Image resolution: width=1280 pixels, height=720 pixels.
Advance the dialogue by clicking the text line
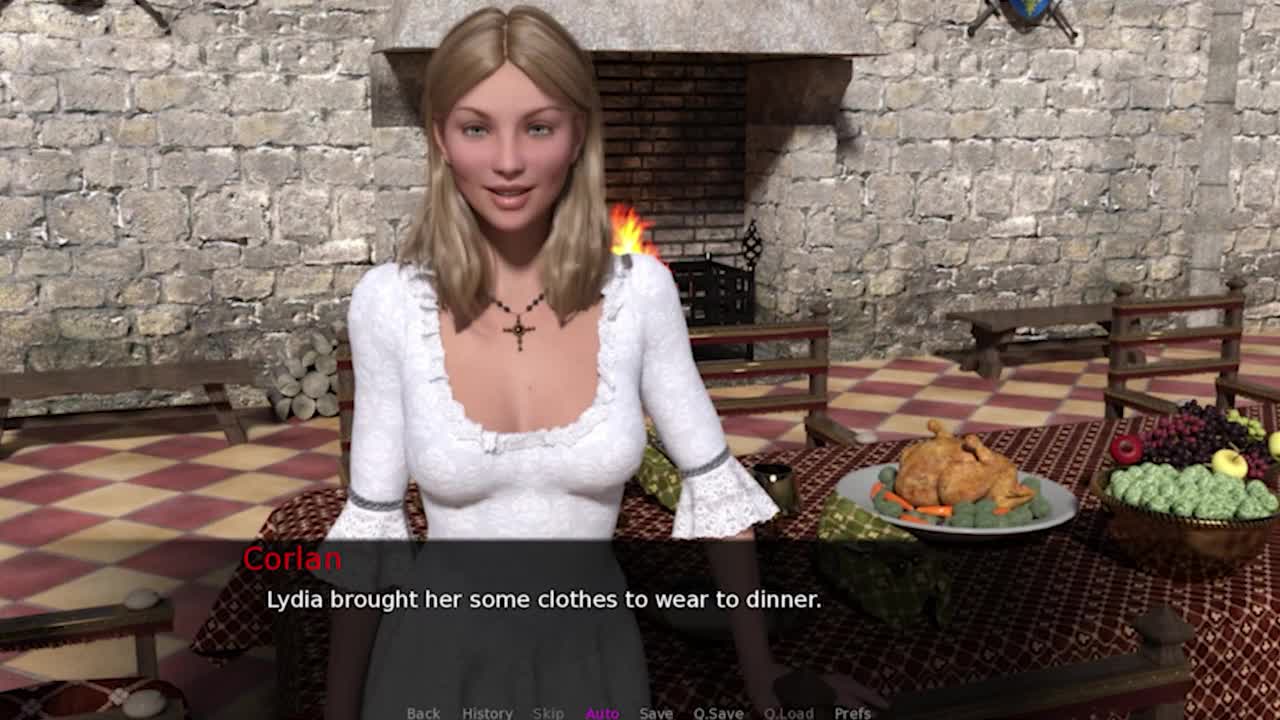click(x=543, y=599)
